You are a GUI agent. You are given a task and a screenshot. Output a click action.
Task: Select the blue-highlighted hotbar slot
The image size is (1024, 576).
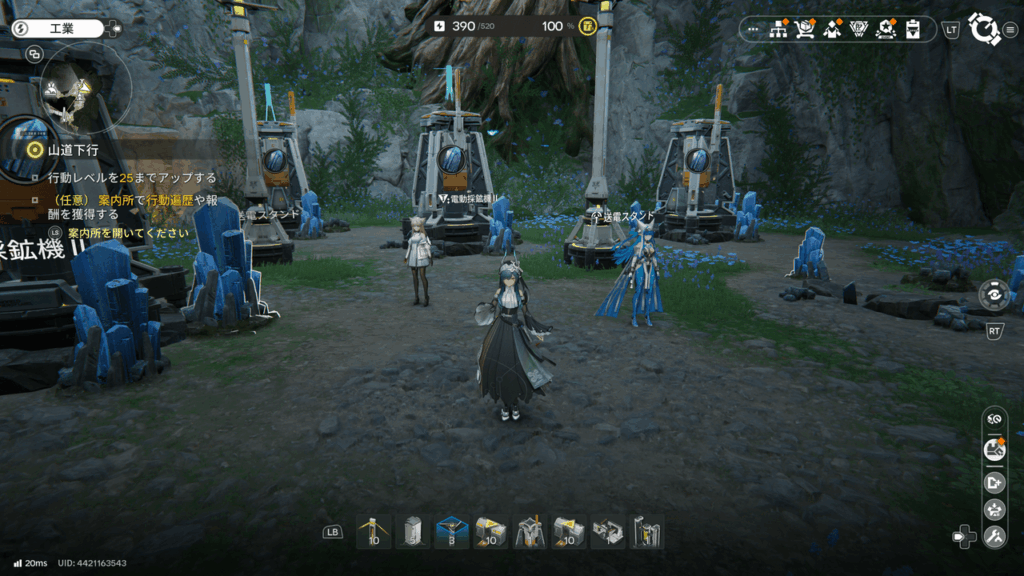[x=452, y=532]
